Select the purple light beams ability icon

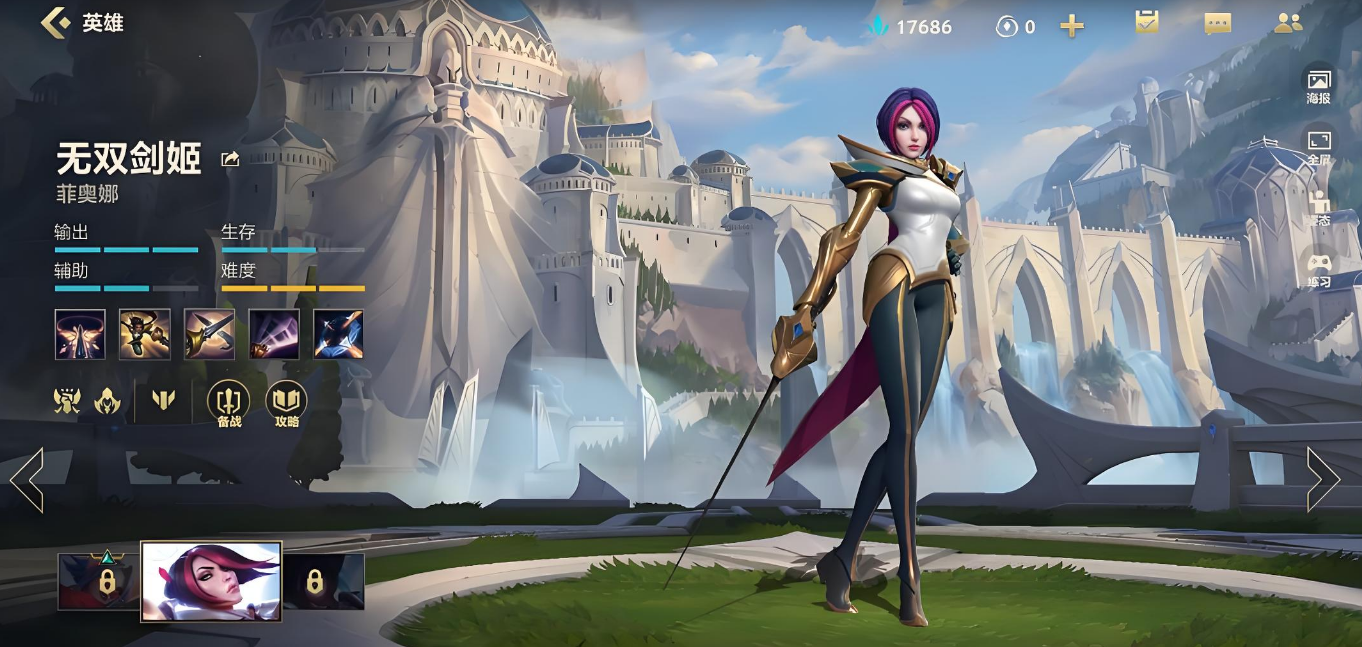coord(274,334)
